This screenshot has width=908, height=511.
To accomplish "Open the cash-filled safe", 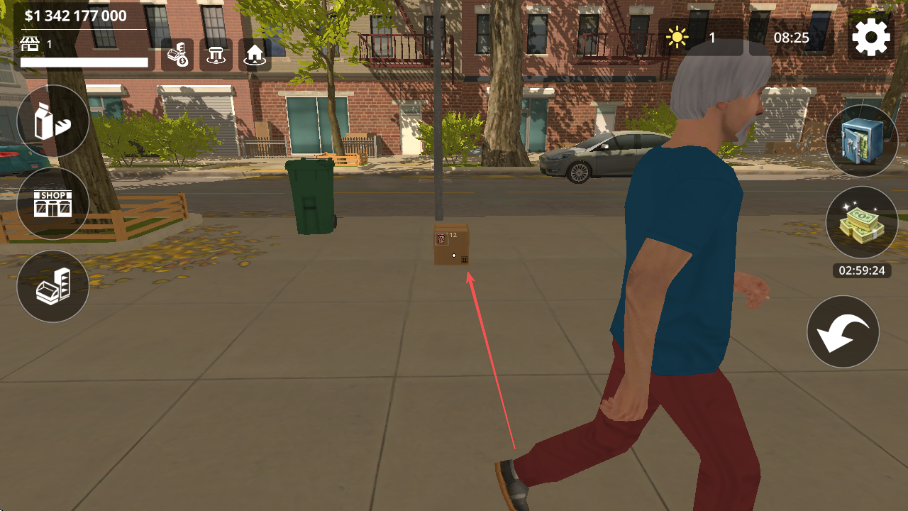I will tap(861, 141).
